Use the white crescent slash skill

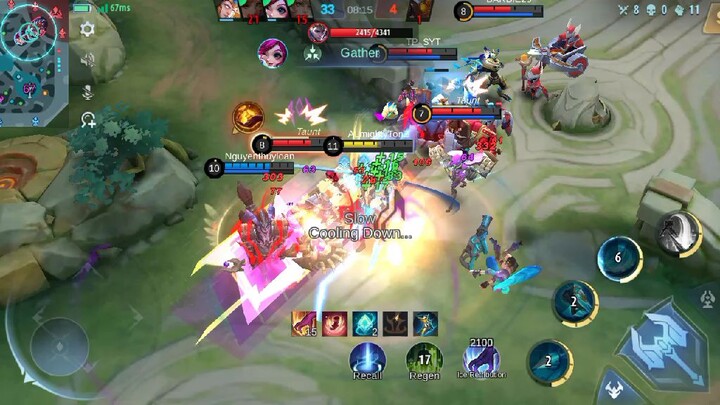pos(678,234)
